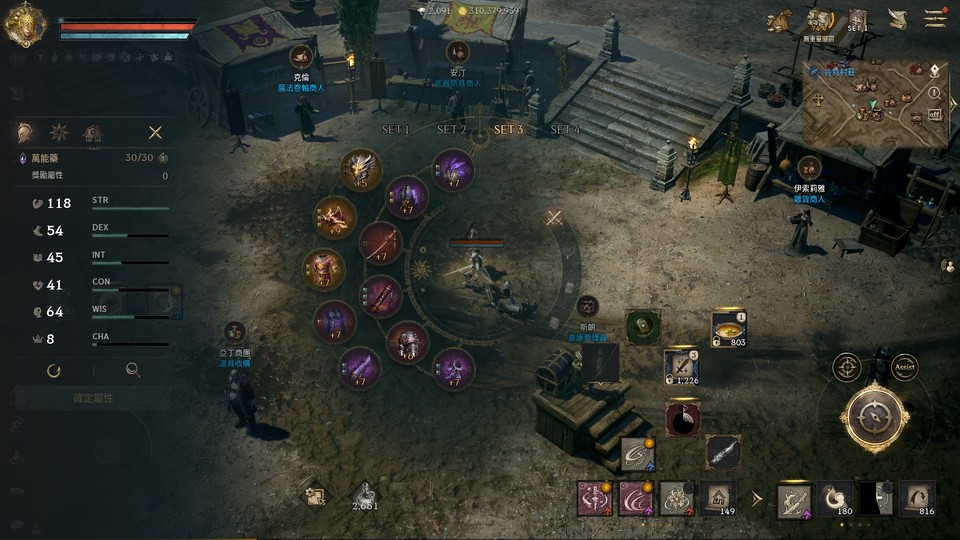The image size is (960, 540).
Task: Activate the Assist button
Action: (904, 367)
